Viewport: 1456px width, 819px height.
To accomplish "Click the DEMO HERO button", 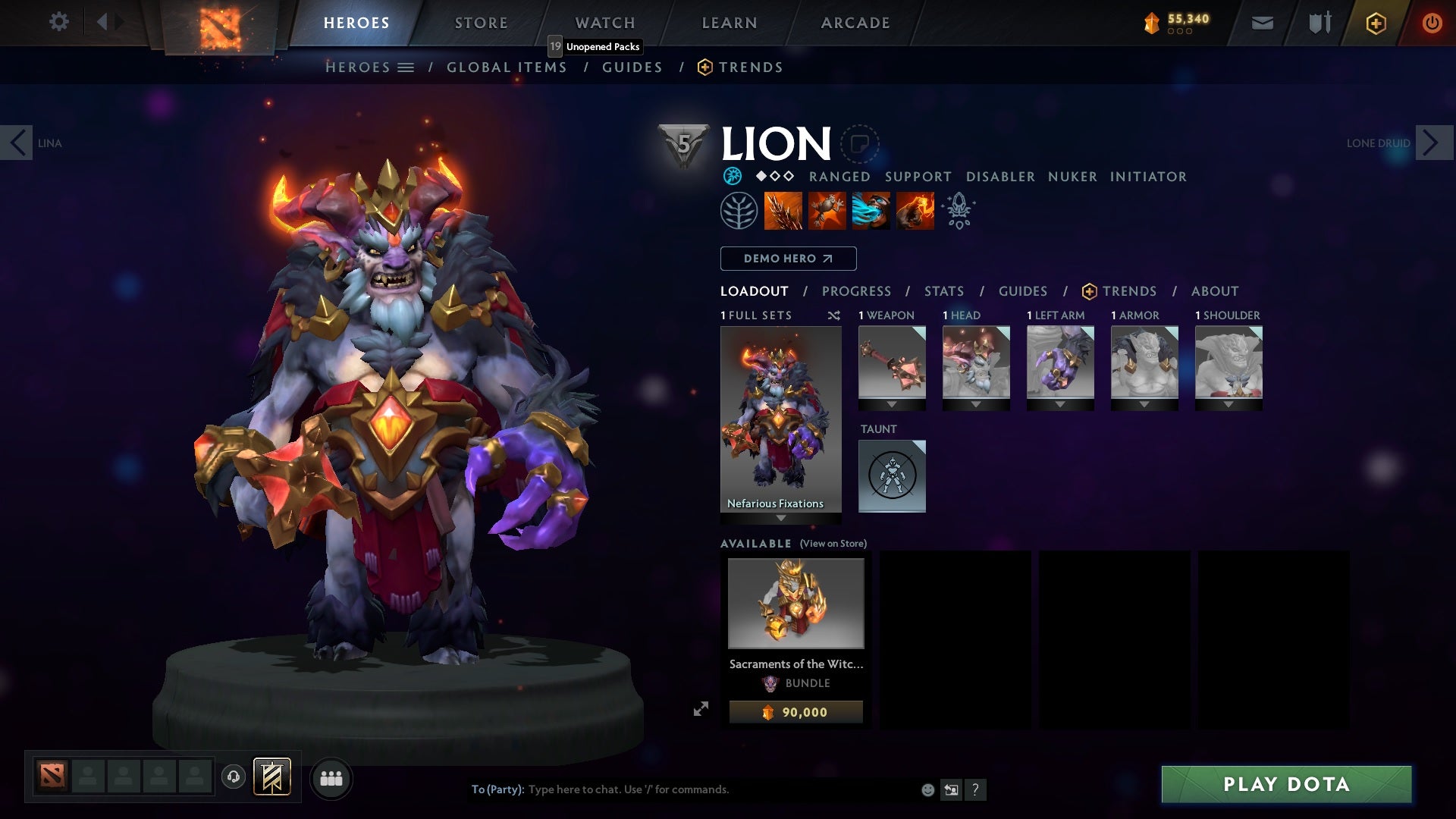I will pos(786,258).
